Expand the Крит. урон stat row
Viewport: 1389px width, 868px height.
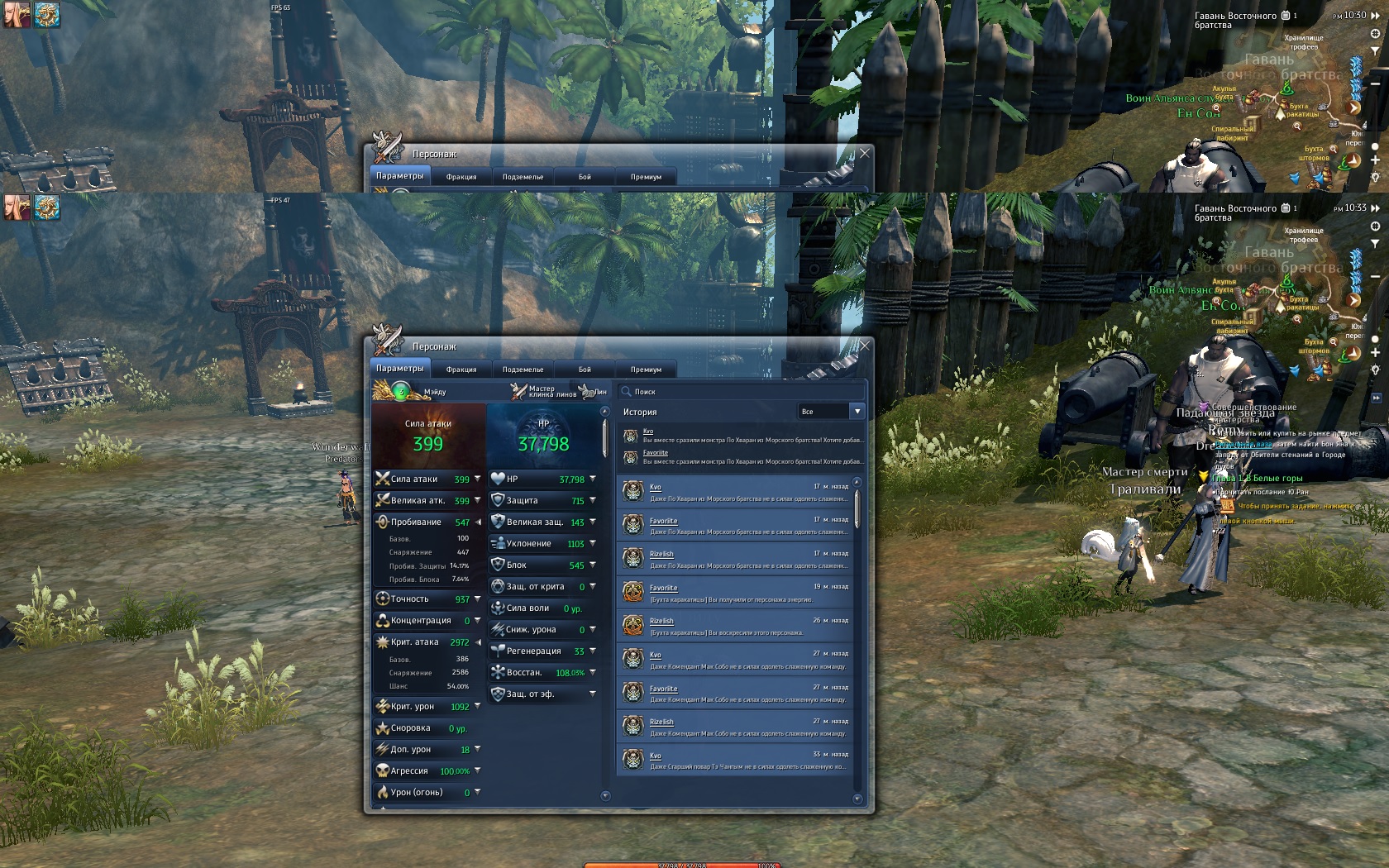point(478,706)
